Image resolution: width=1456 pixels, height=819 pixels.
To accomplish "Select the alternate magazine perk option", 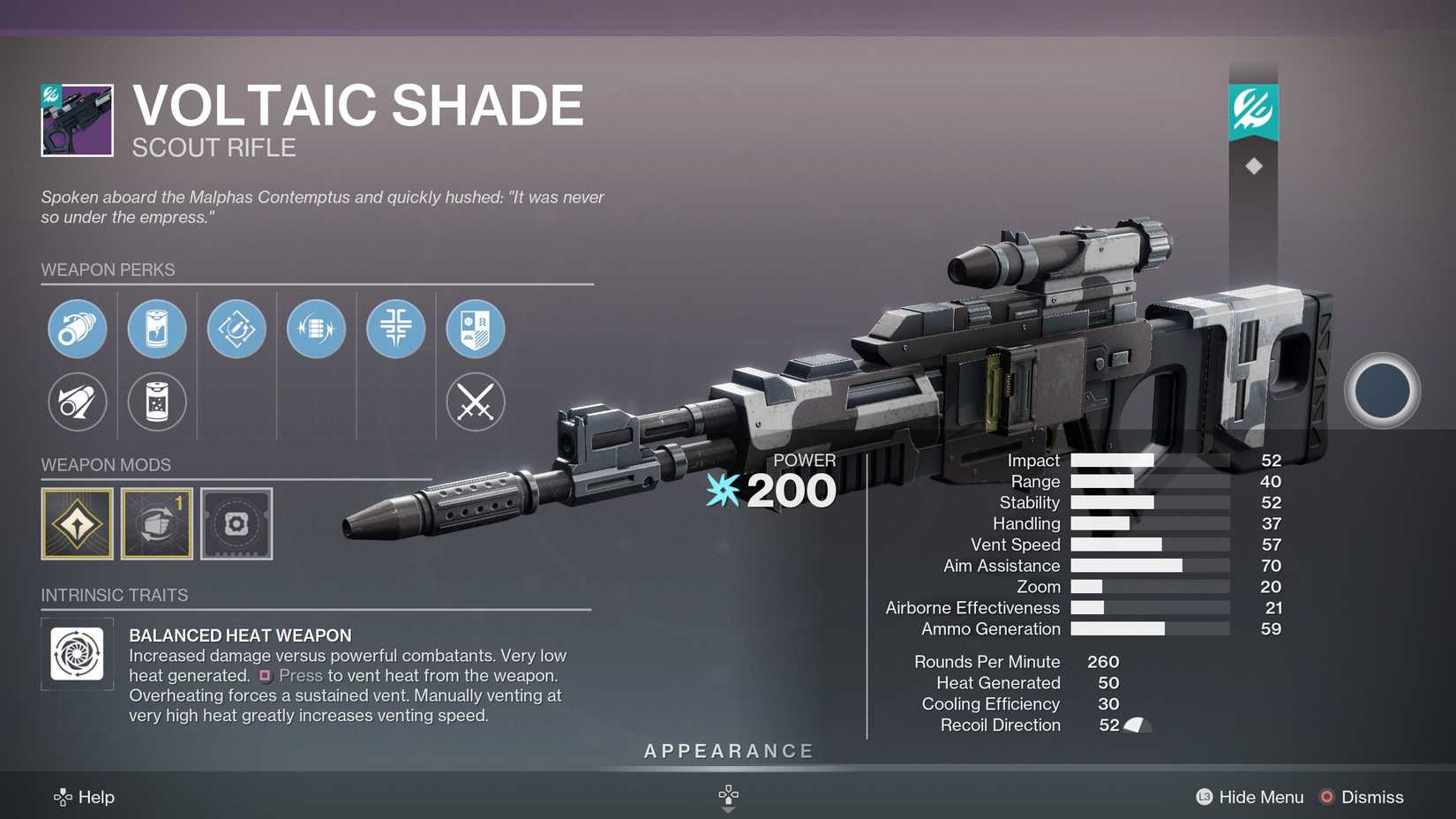I will click(x=156, y=402).
